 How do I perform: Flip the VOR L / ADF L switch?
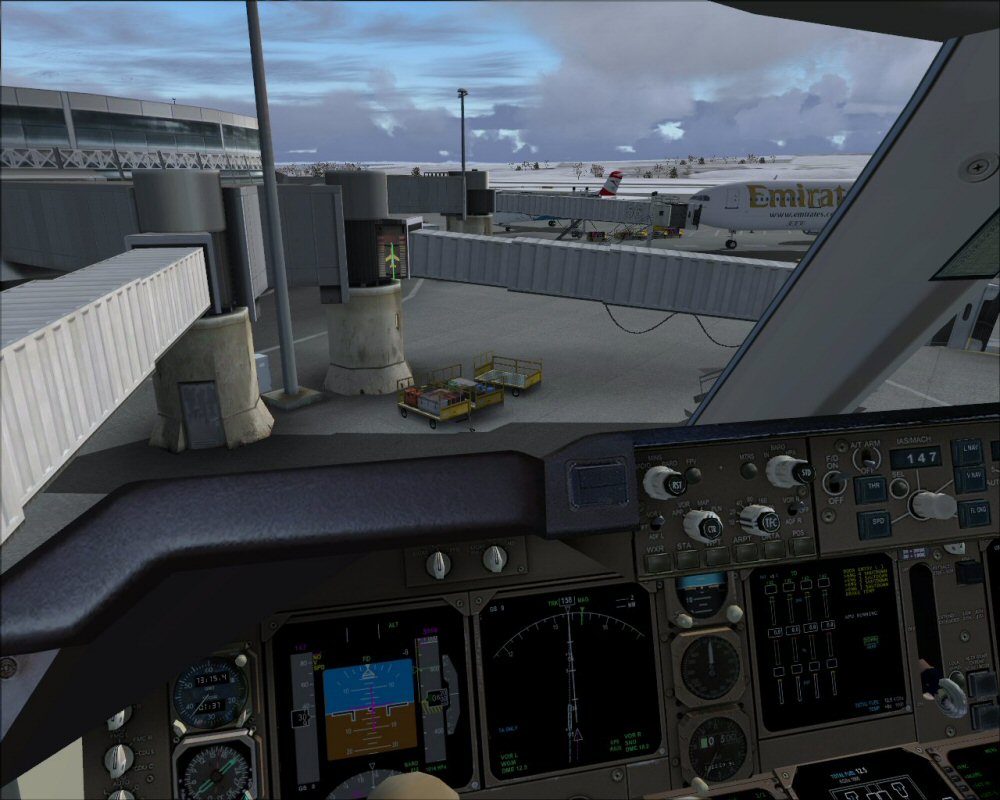(x=655, y=520)
